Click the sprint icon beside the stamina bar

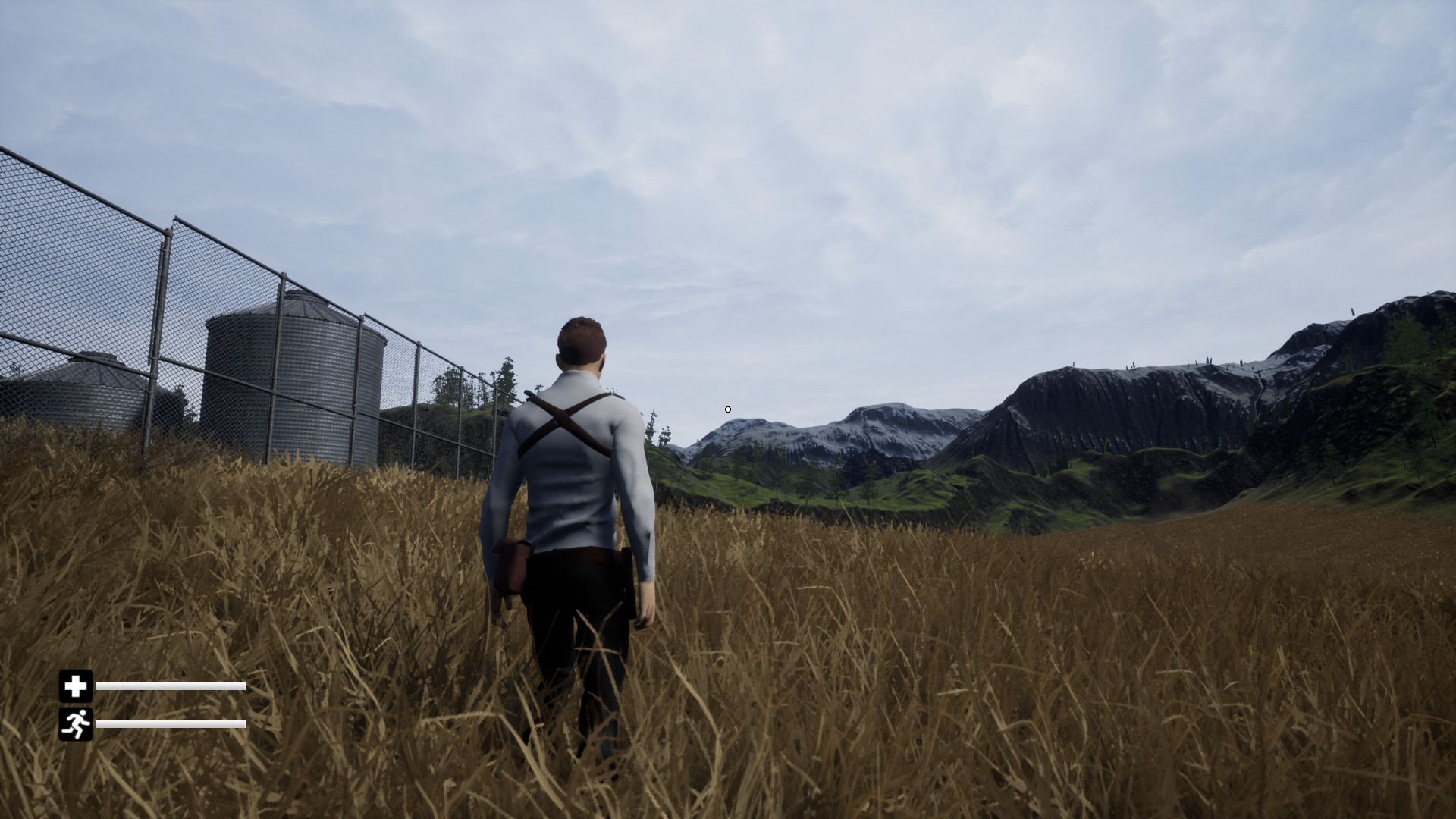[x=76, y=723]
